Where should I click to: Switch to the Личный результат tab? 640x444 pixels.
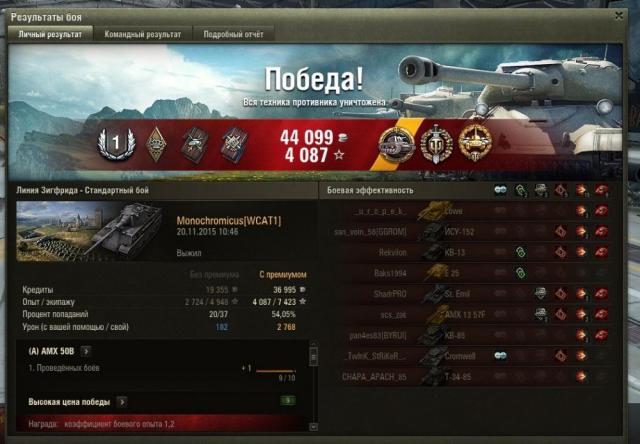point(50,34)
